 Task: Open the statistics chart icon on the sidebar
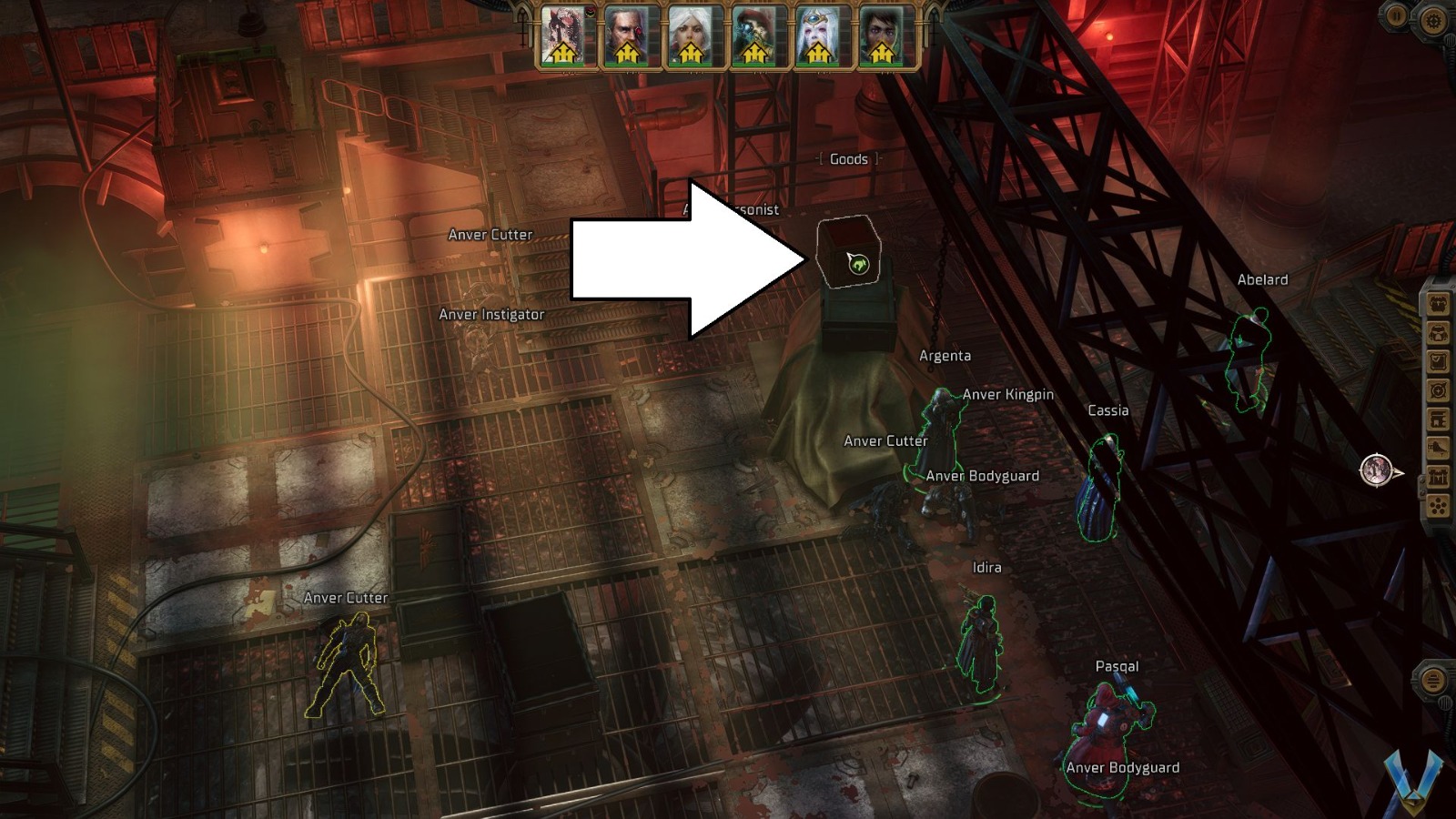[1436, 449]
